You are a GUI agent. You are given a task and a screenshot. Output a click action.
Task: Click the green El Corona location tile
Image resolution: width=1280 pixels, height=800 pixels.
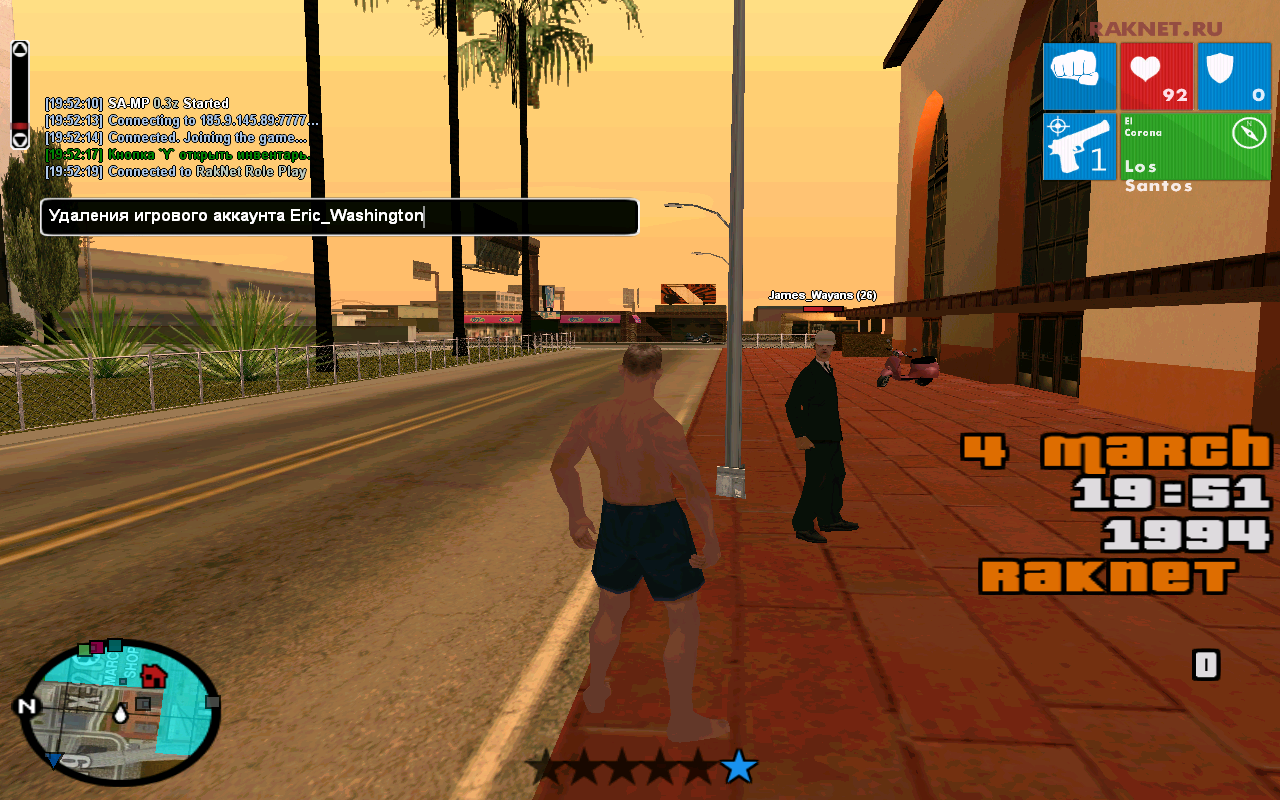[1195, 146]
